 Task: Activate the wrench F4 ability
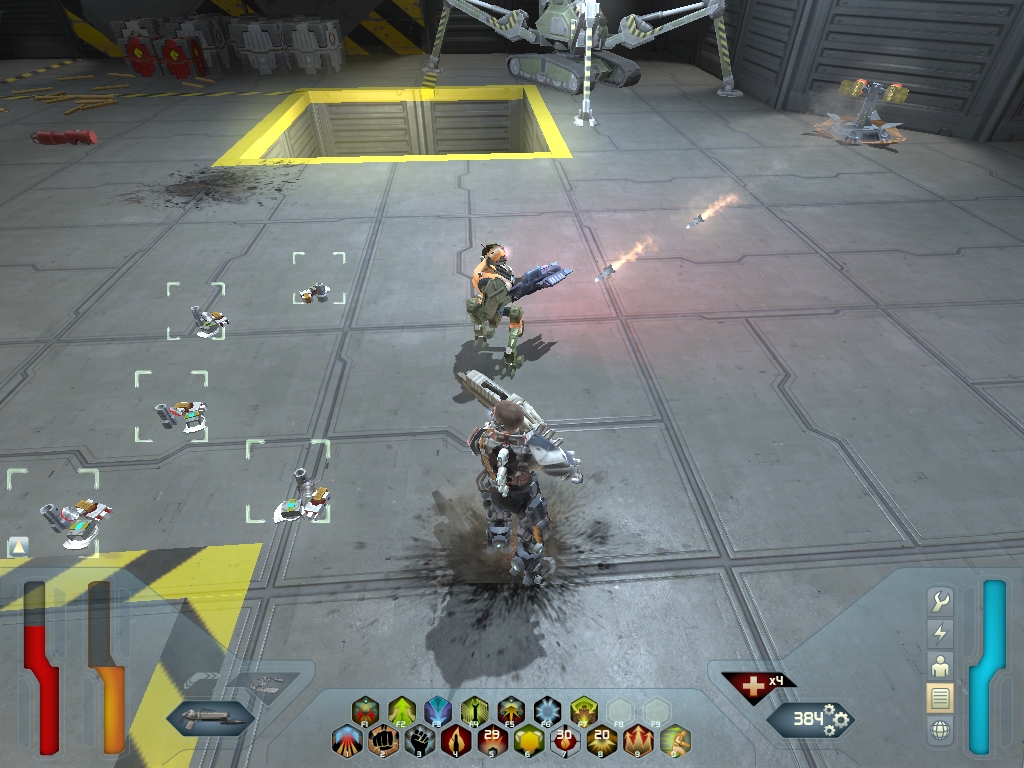tap(474, 711)
